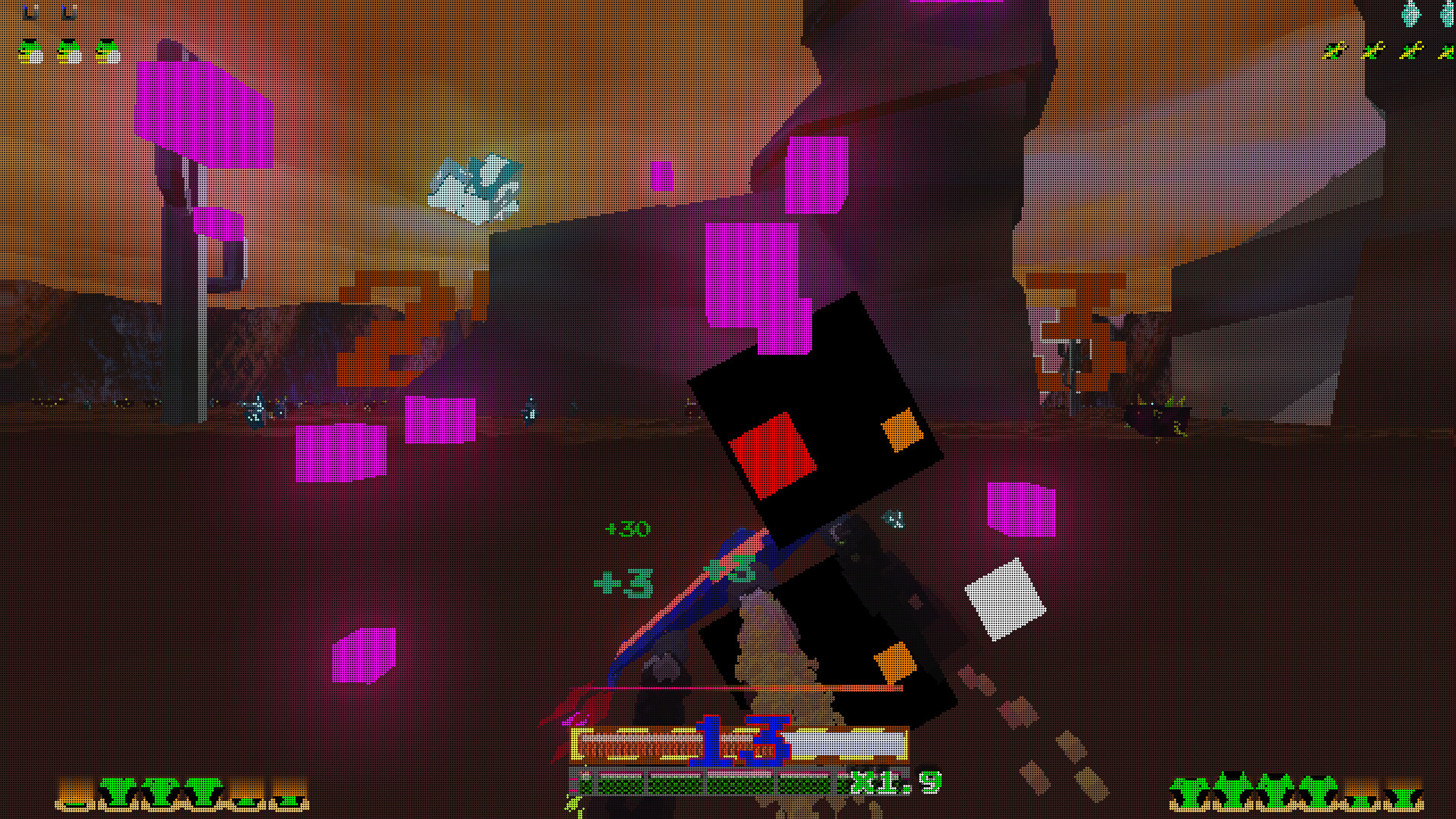1456x819 pixels.
Task: Toggle the middle frog icon bottom-right
Action: (x=1276, y=792)
